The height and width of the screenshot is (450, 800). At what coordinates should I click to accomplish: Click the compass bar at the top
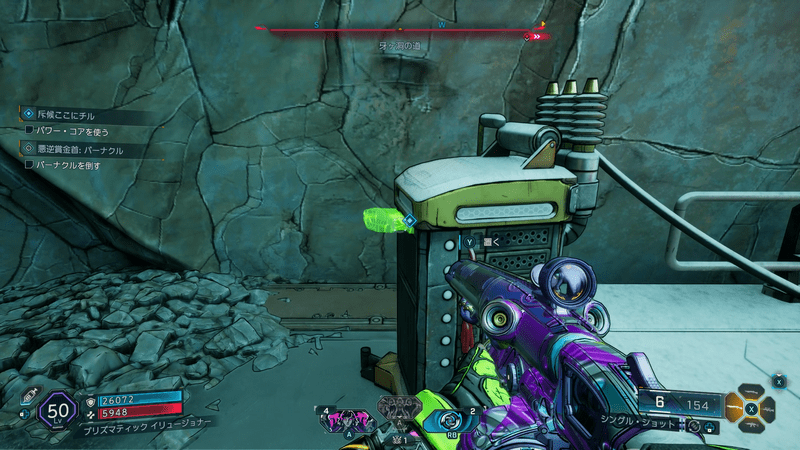[x=400, y=30]
